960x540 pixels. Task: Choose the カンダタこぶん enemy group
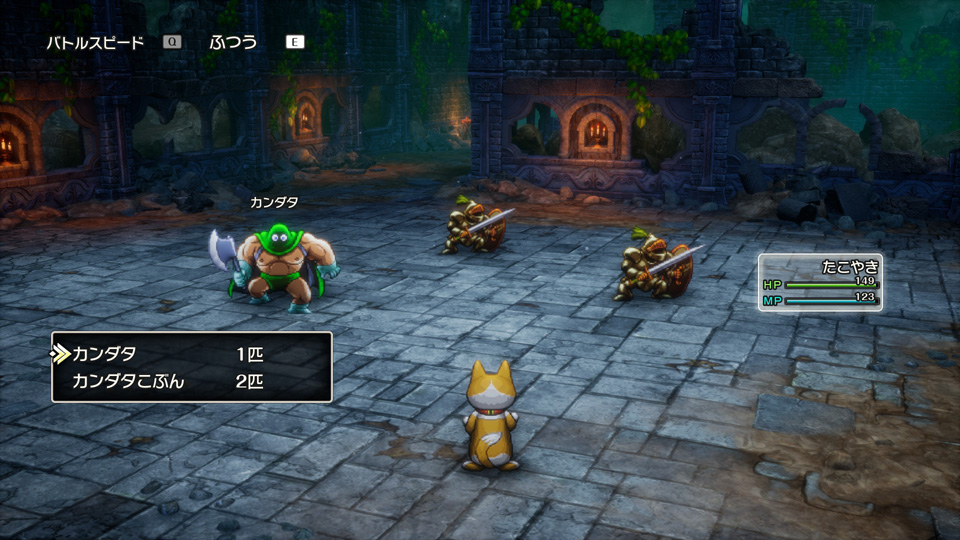[128, 381]
